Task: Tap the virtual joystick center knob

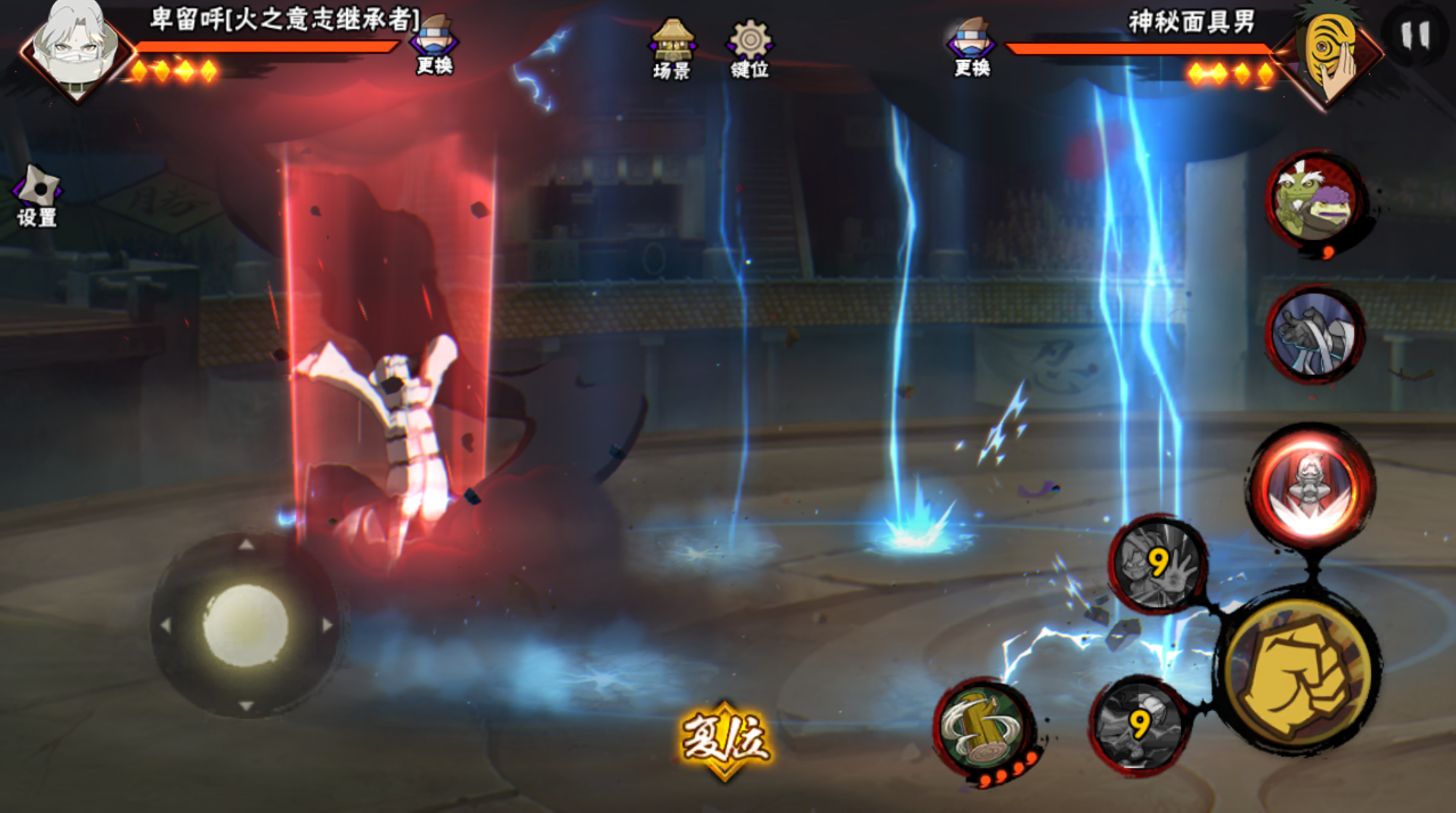Action: (245, 624)
